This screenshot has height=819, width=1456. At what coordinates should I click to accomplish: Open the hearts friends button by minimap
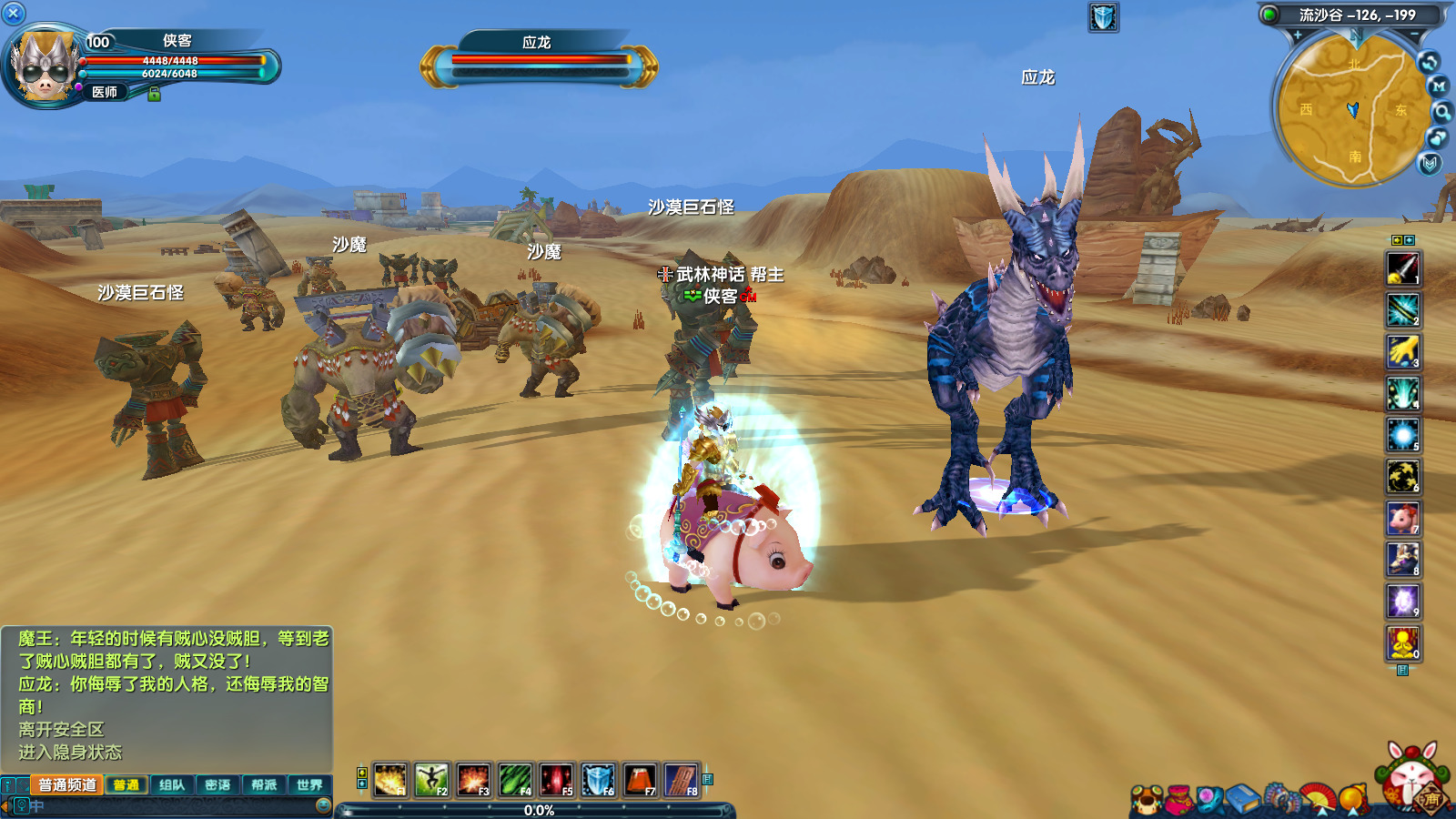click(x=1437, y=138)
